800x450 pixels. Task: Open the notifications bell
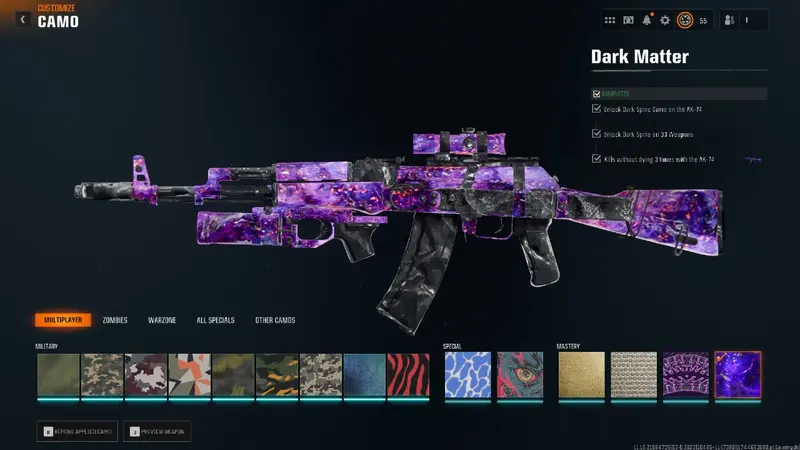(647, 20)
